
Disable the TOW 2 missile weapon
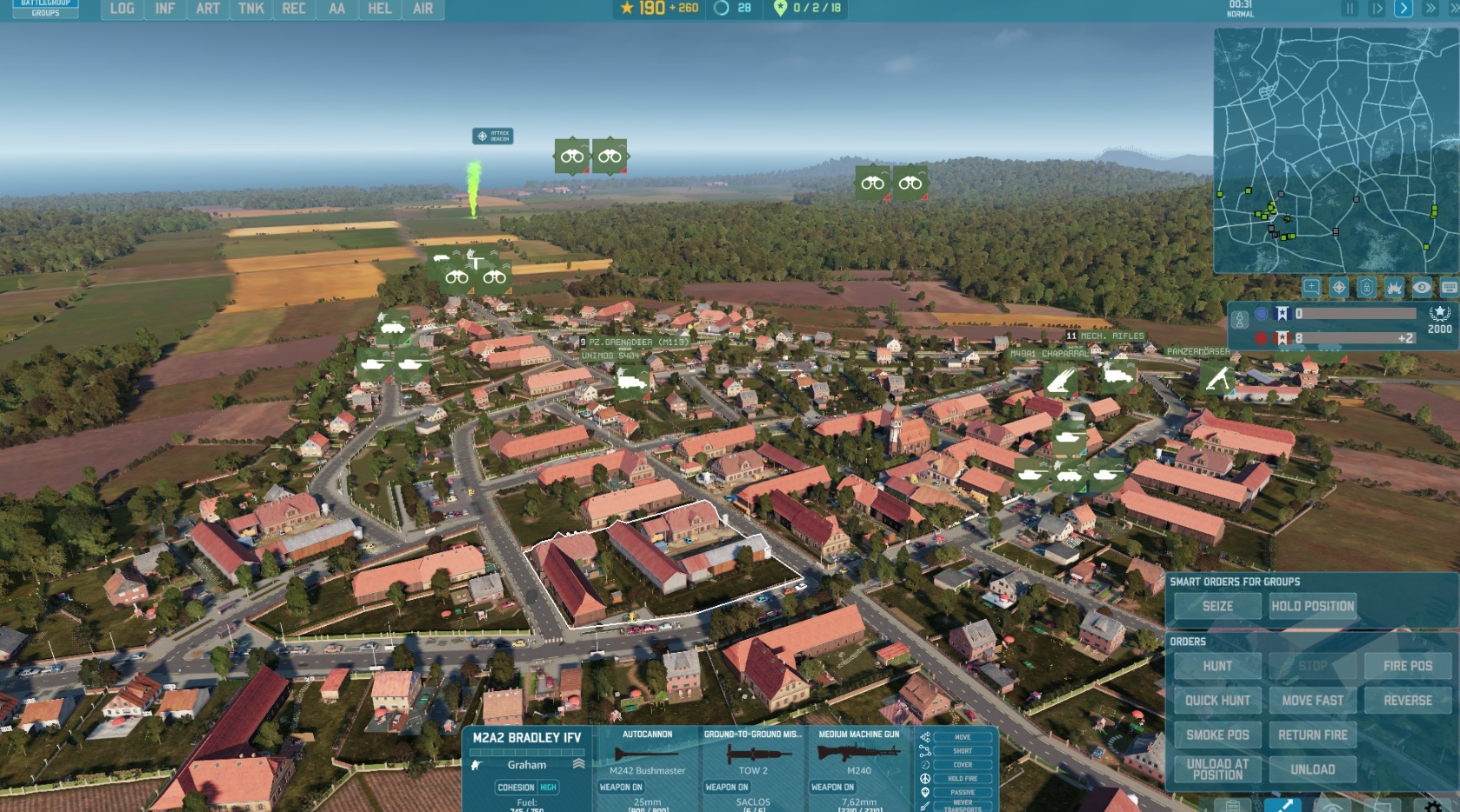730,786
